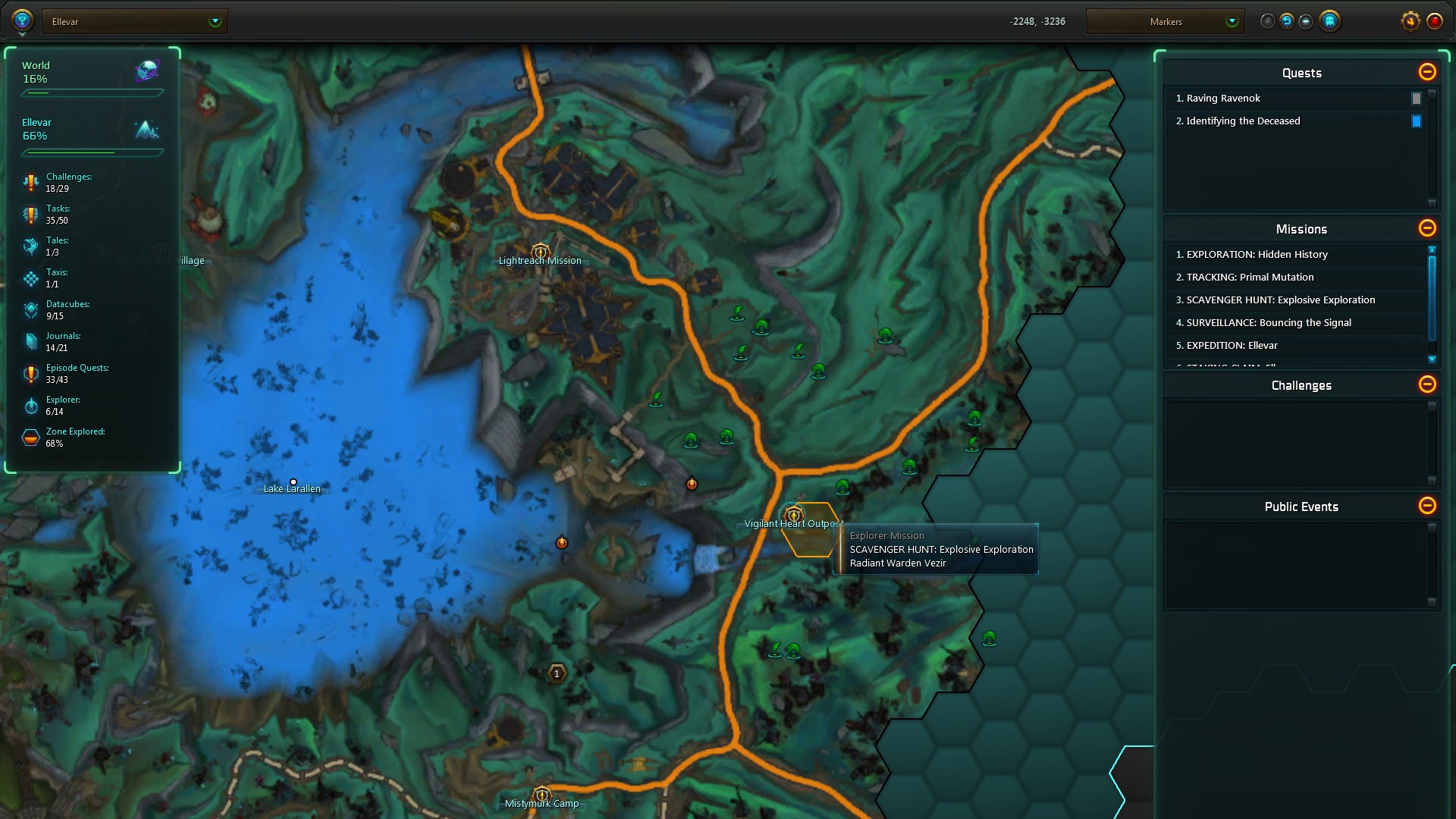The width and height of the screenshot is (1456, 819).
Task: Click the Lightreach Mission map marker
Action: click(540, 251)
